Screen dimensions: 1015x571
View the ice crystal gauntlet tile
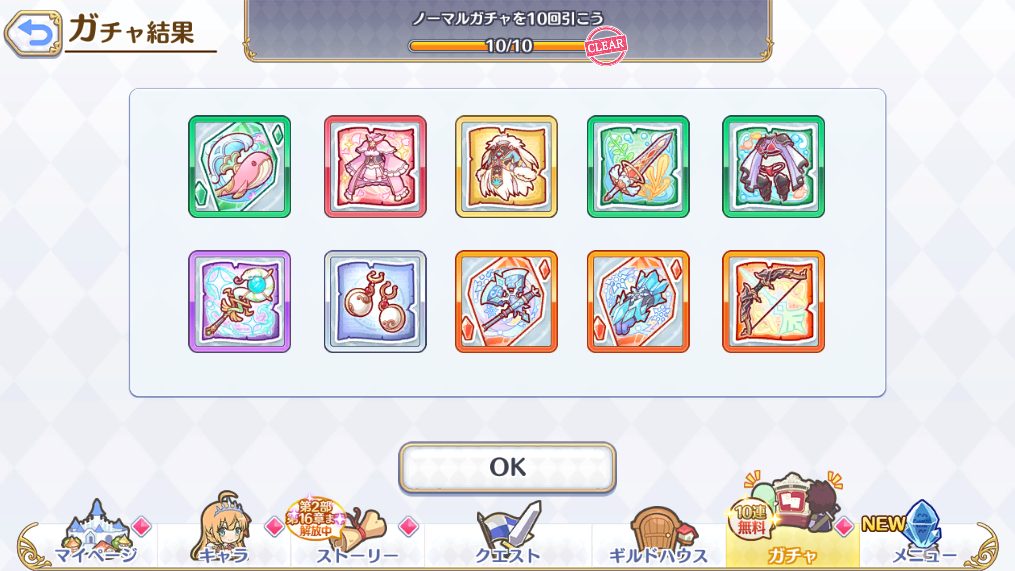tap(638, 301)
